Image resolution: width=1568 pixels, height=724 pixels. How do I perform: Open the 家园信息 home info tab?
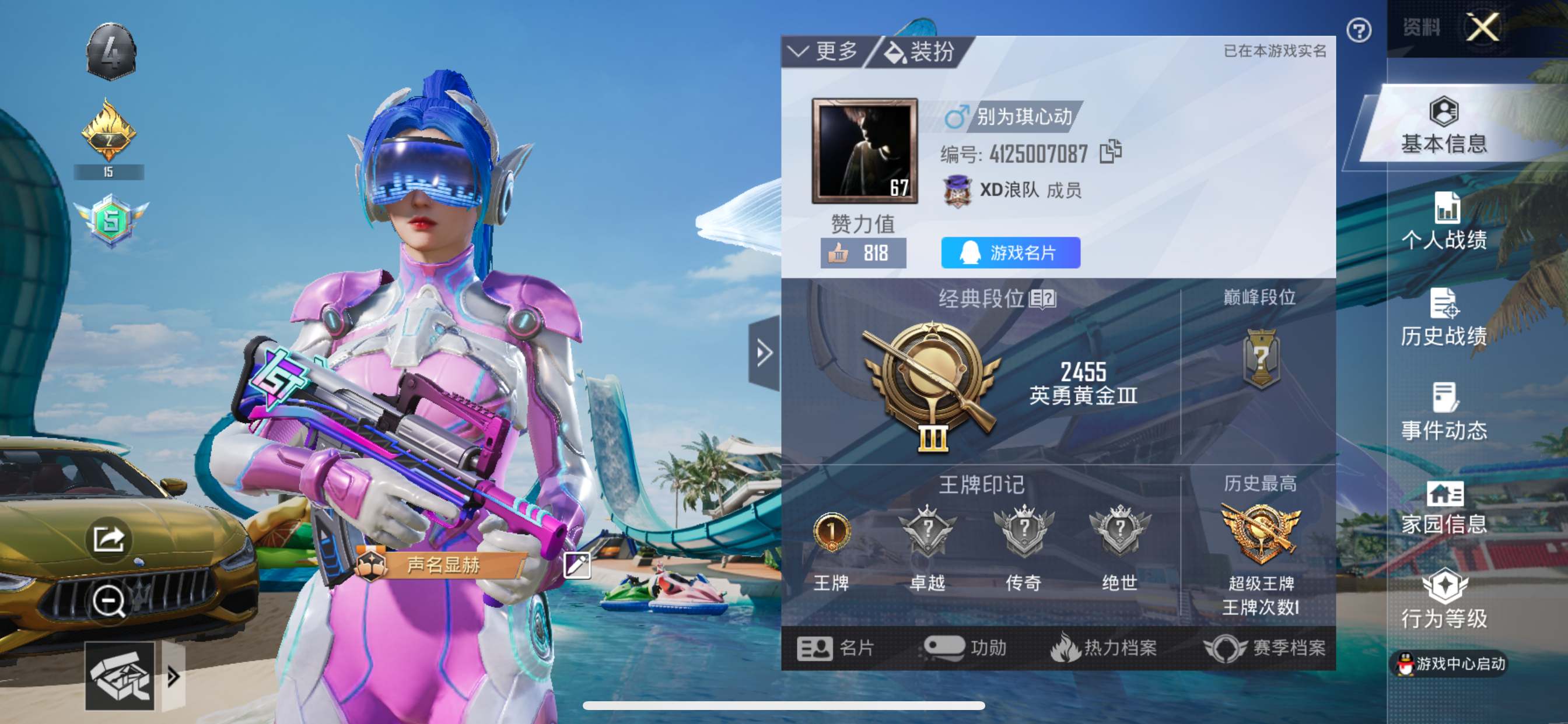coord(1444,508)
